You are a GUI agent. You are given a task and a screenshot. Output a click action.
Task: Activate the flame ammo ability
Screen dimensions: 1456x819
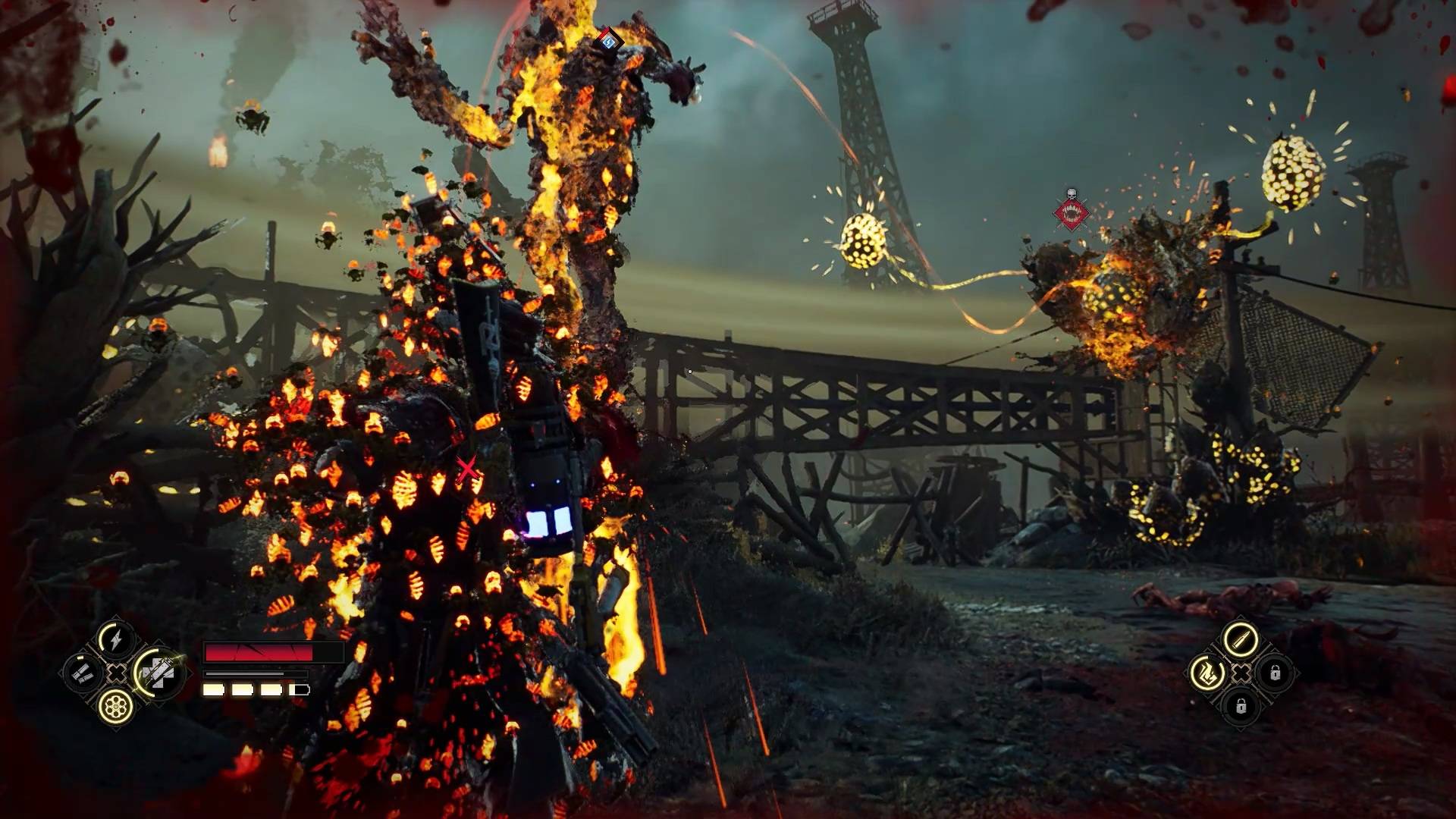(1206, 673)
